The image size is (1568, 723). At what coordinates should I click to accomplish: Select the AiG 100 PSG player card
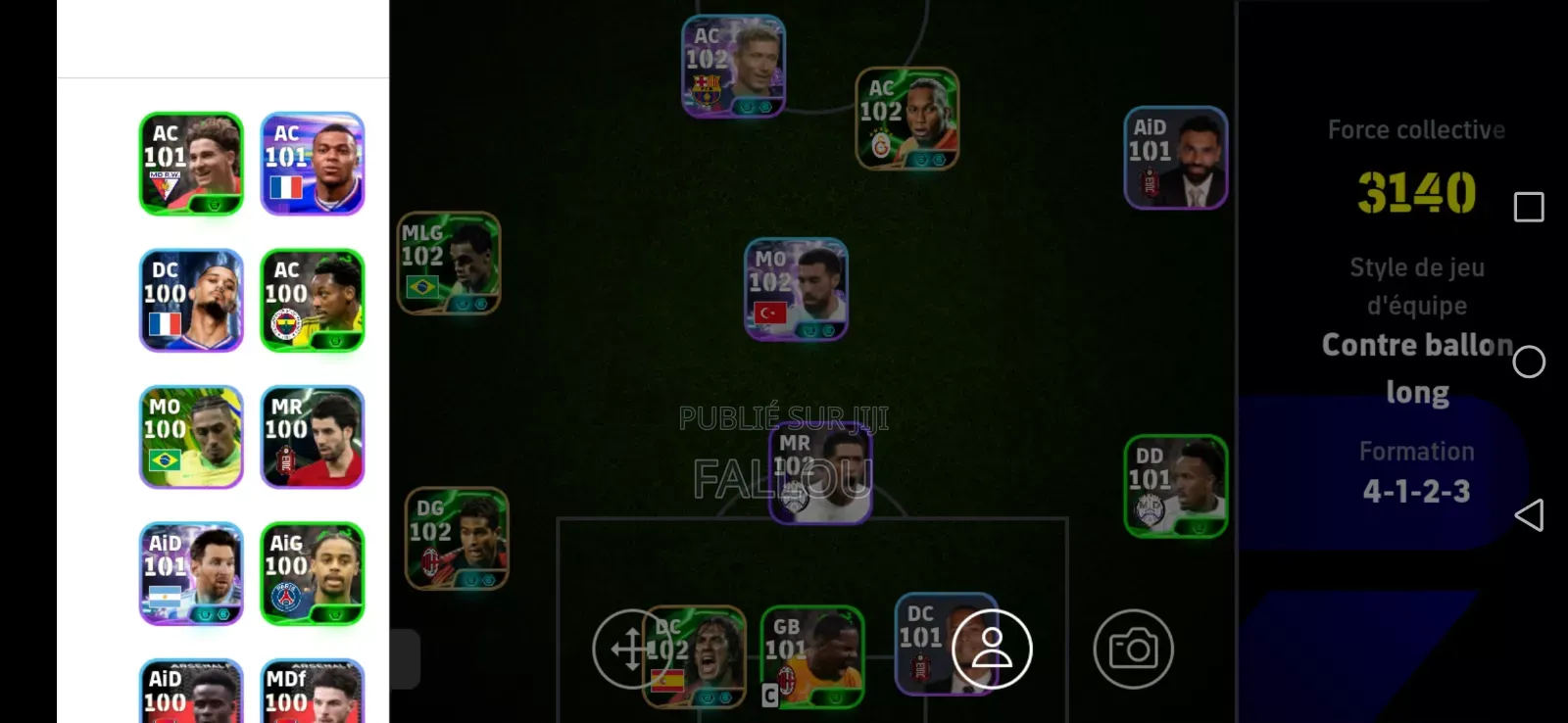[x=312, y=573]
